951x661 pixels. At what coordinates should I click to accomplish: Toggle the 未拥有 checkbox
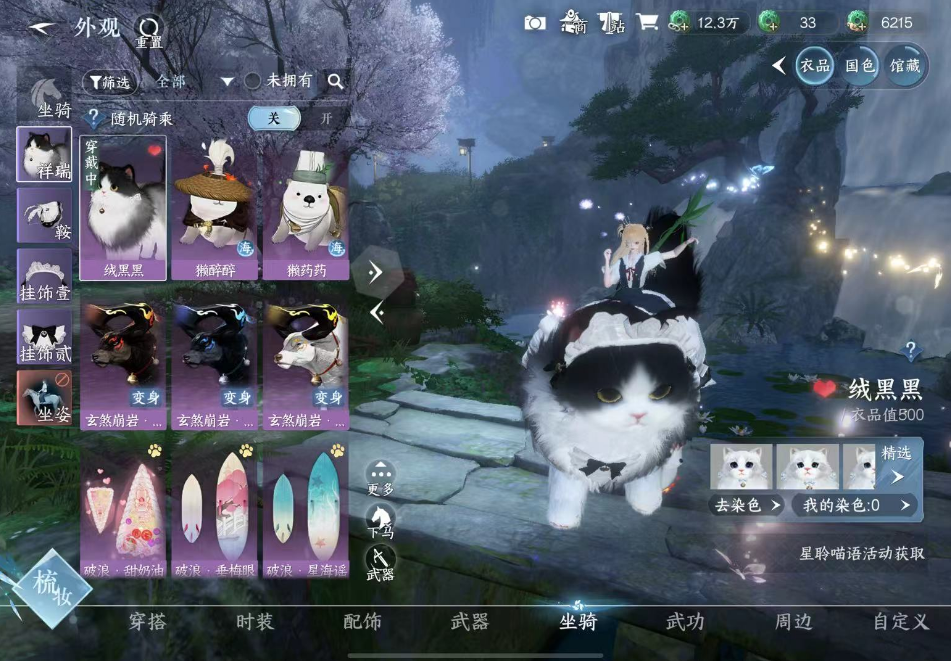(x=253, y=81)
